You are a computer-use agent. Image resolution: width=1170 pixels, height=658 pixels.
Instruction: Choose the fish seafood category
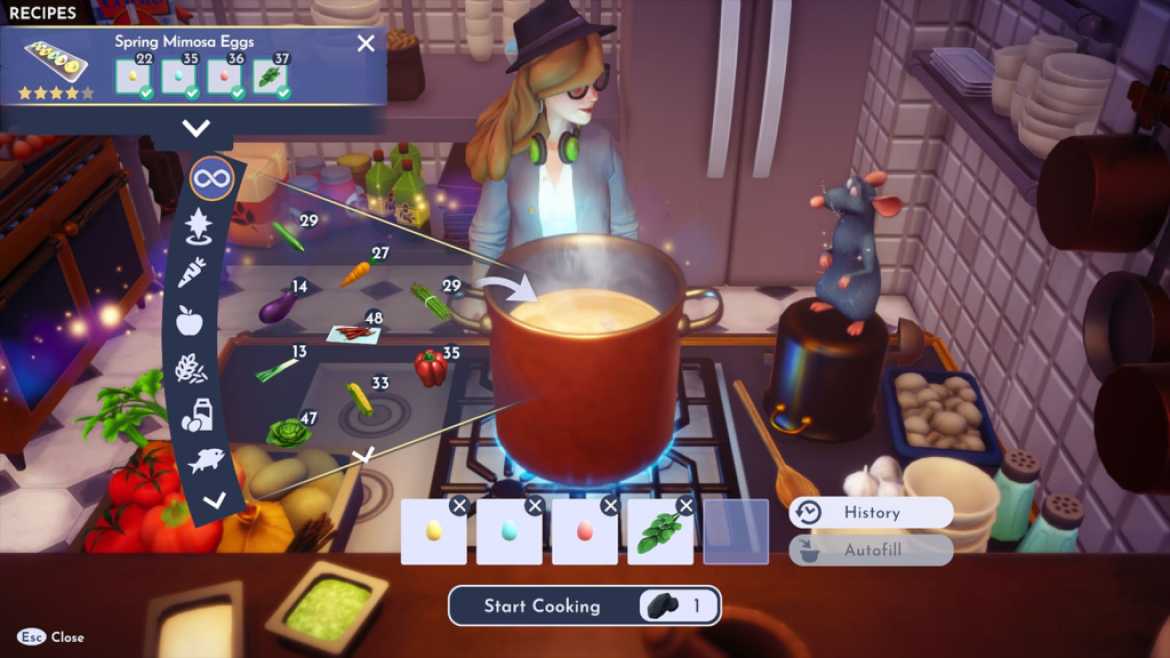(x=204, y=461)
